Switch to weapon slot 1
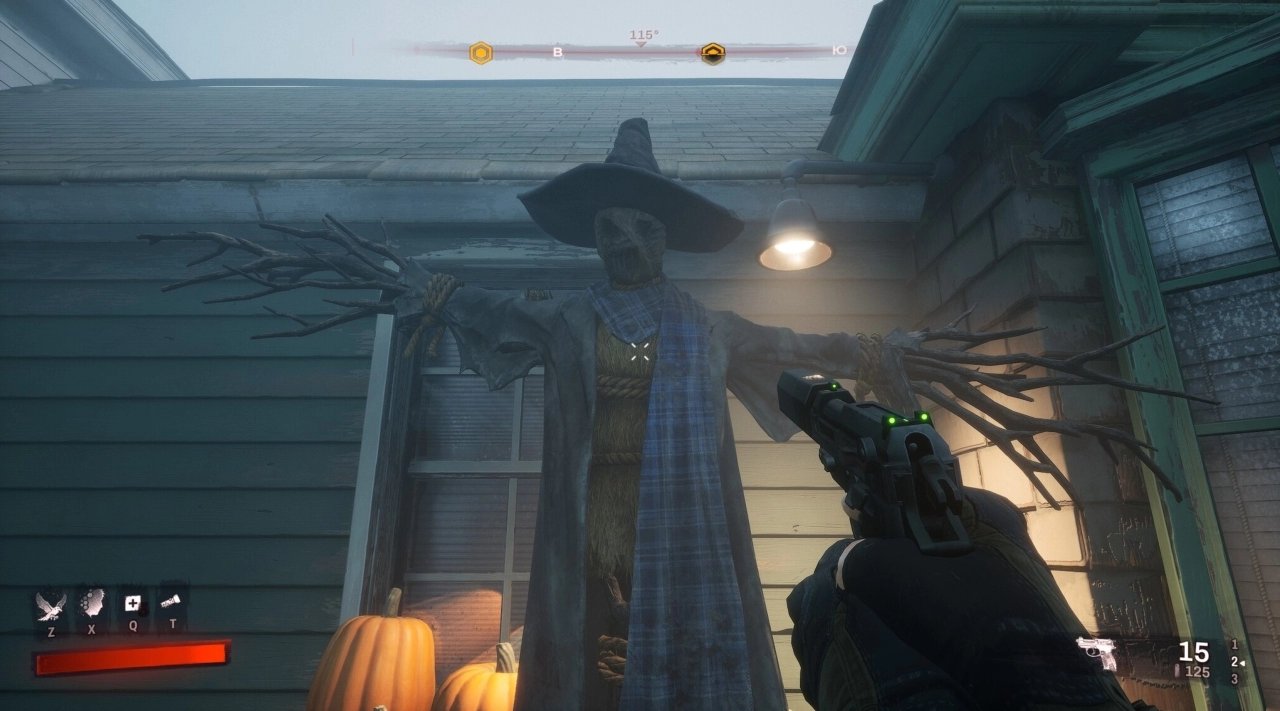The image size is (1280, 711). (x=1235, y=645)
